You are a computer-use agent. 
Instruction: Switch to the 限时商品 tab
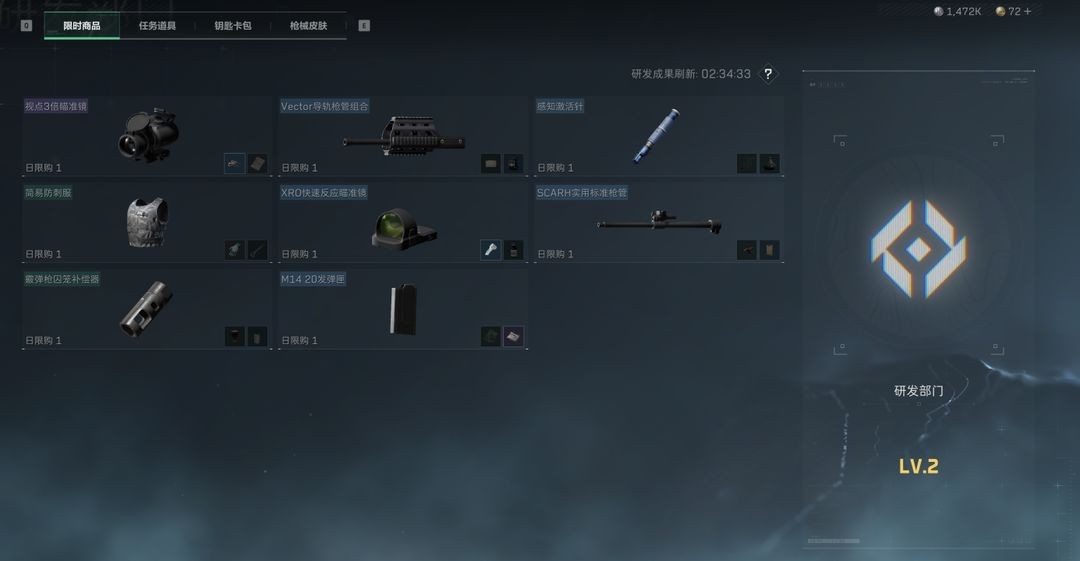click(82, 26)
